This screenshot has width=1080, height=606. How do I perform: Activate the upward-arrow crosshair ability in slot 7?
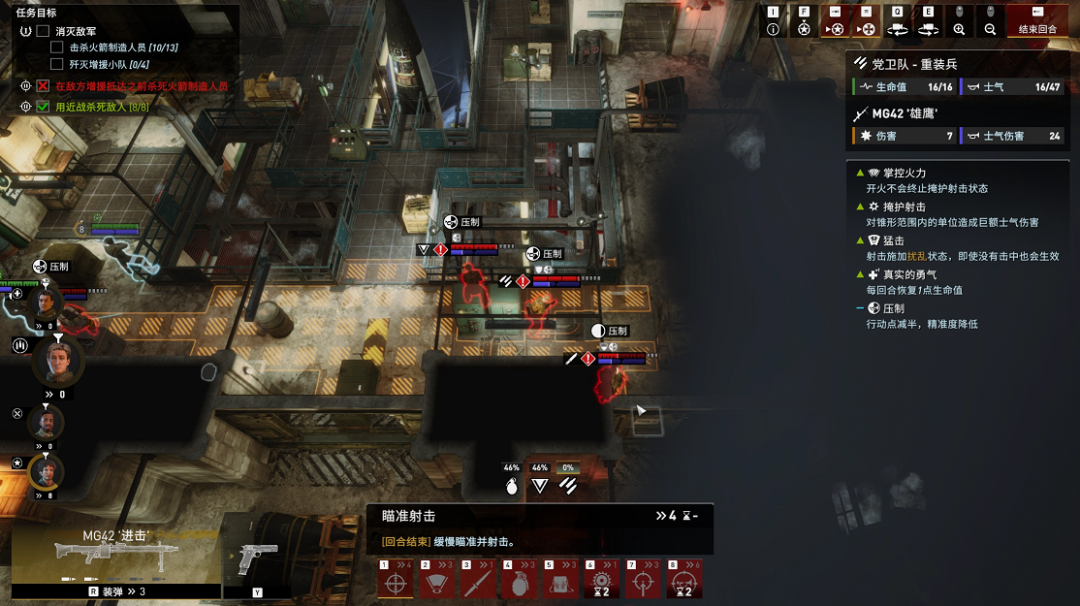(644, 582)
